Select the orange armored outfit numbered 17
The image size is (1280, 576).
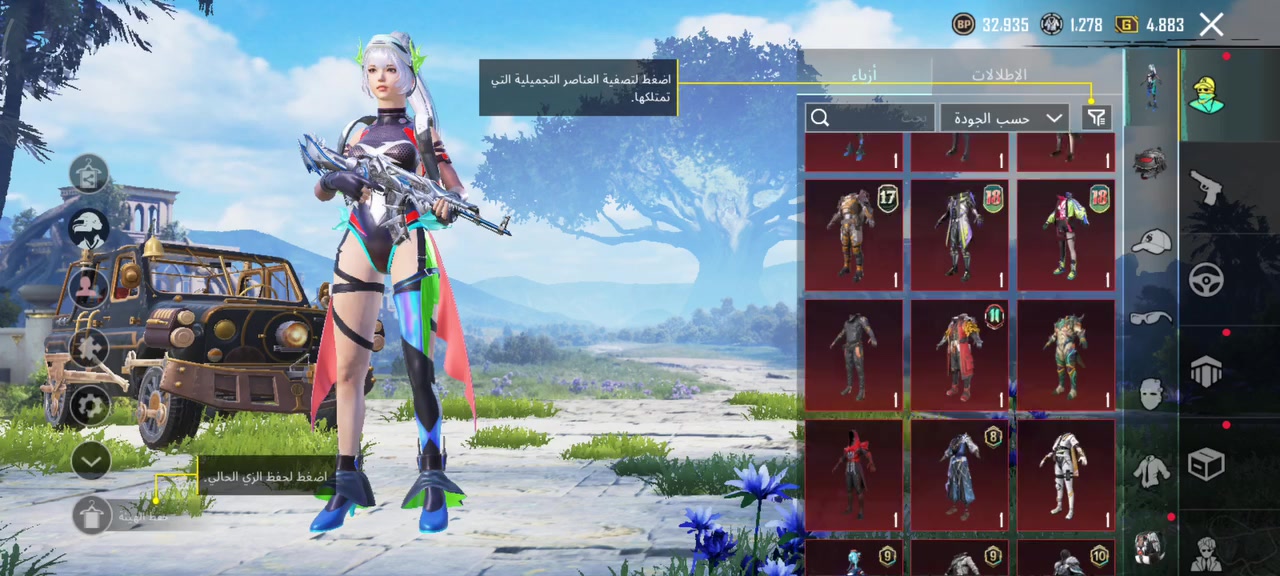853,235
